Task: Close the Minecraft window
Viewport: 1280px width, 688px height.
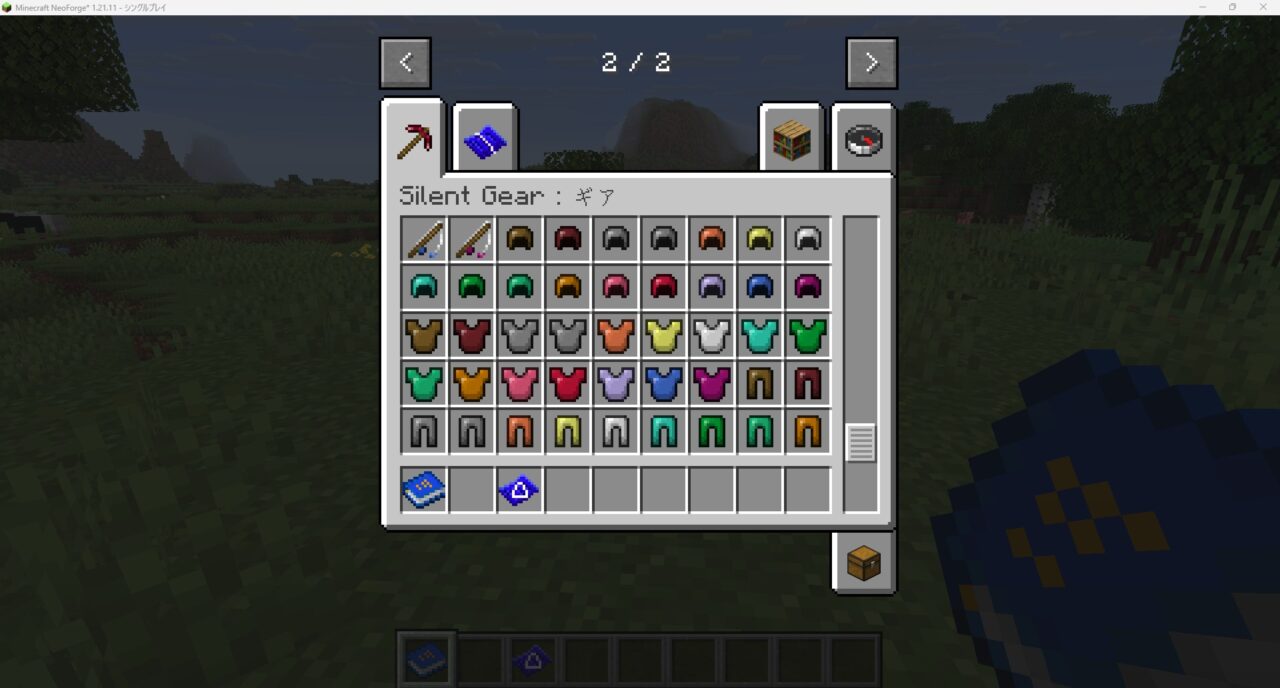Action: [x=1260, y=7]
